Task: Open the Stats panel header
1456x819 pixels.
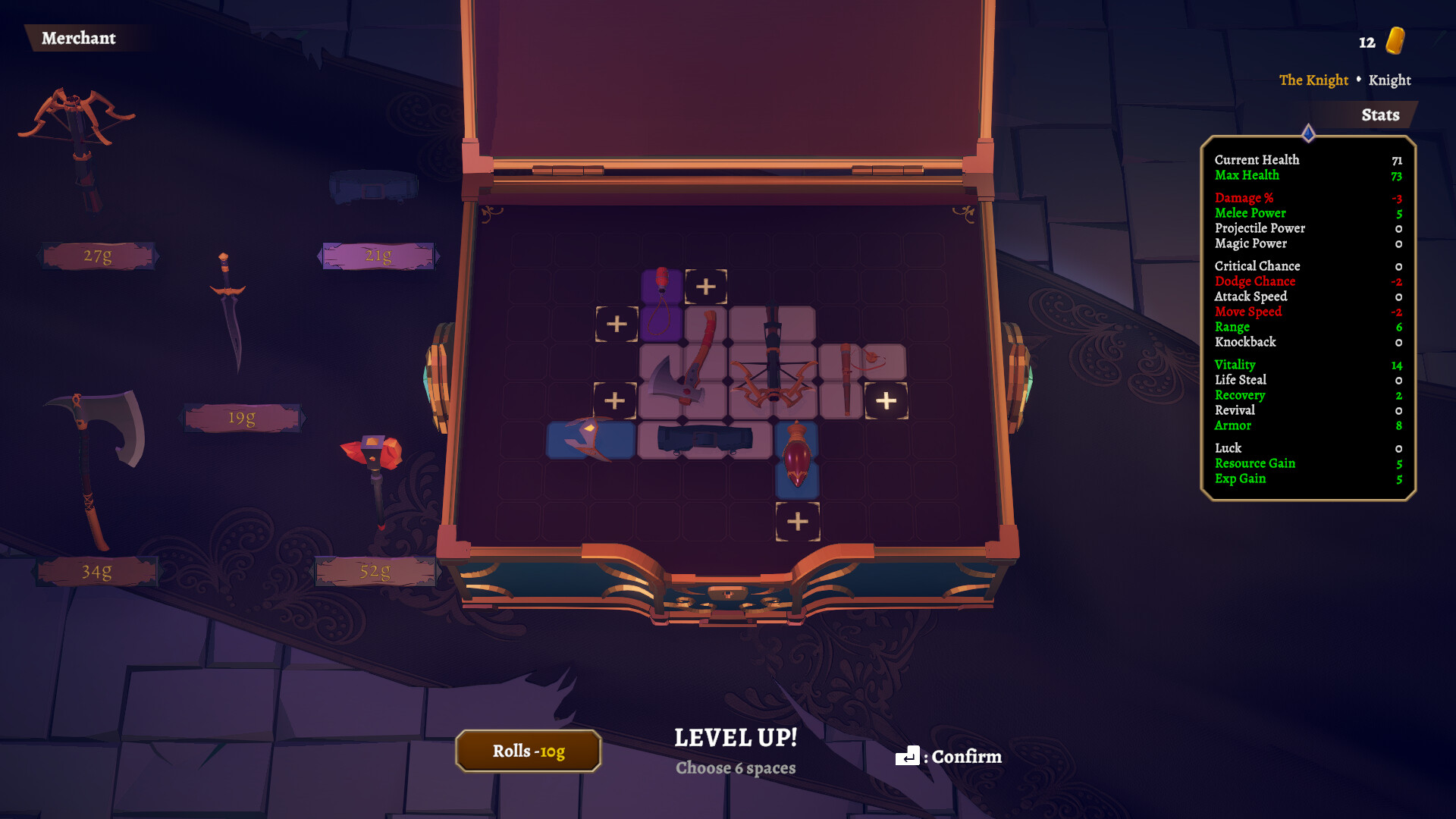Action: click(1379, 115)
